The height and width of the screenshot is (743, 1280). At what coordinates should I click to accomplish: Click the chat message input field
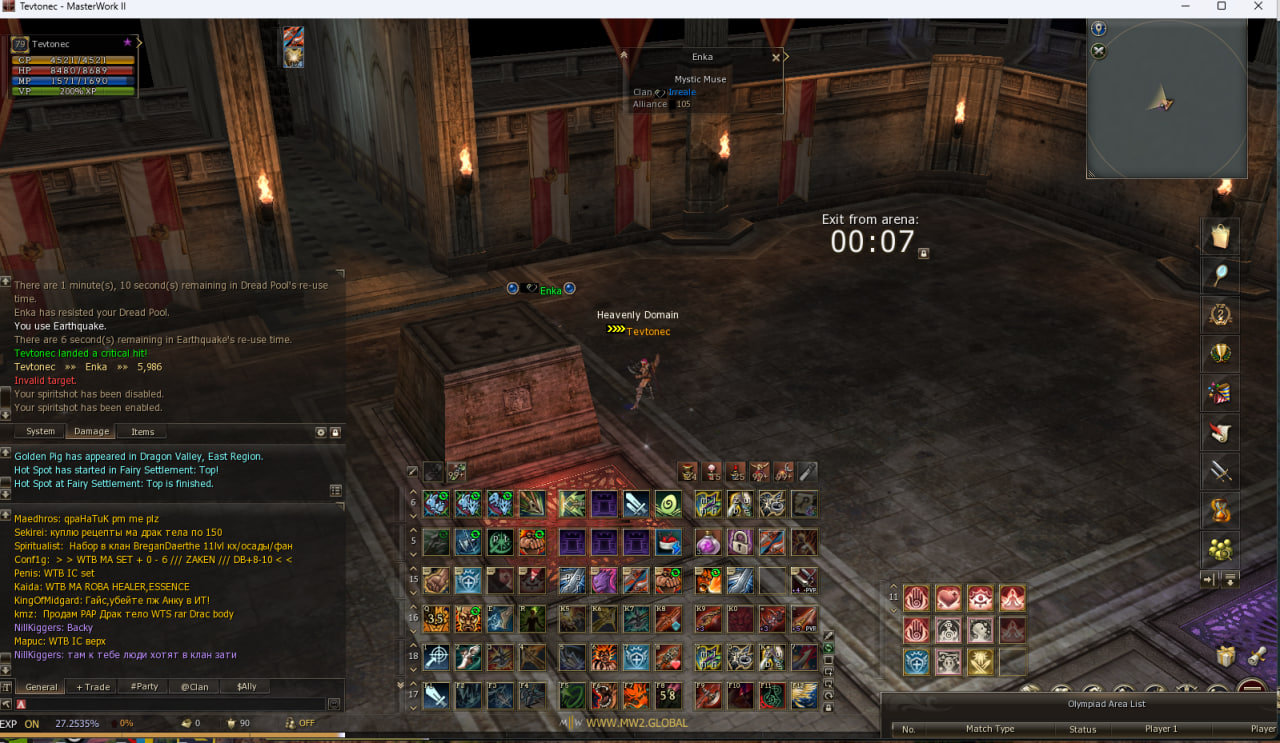pyautogui.click(x=175, y=704)
